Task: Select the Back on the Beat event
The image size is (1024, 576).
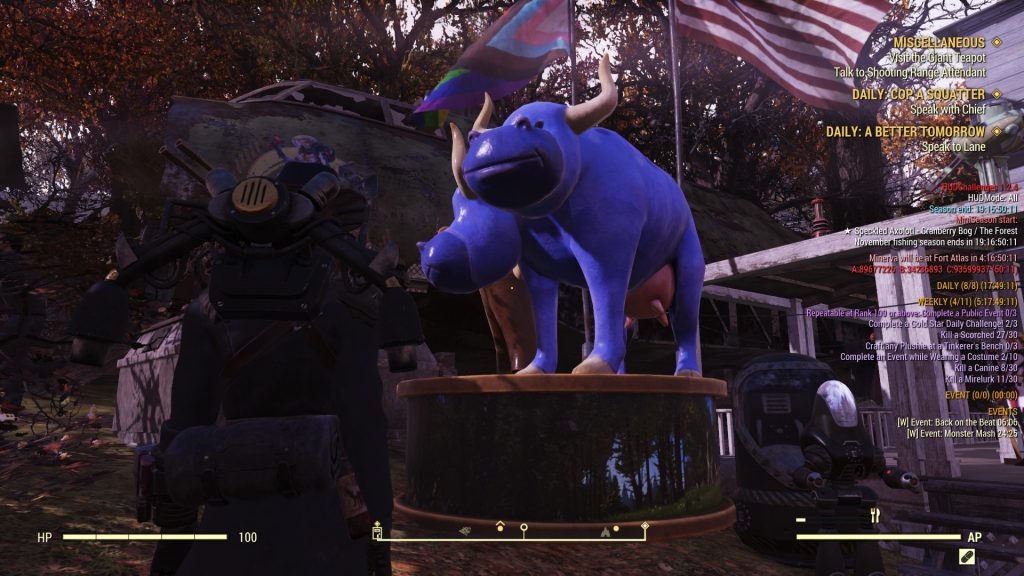Action: tap(957, 422)
